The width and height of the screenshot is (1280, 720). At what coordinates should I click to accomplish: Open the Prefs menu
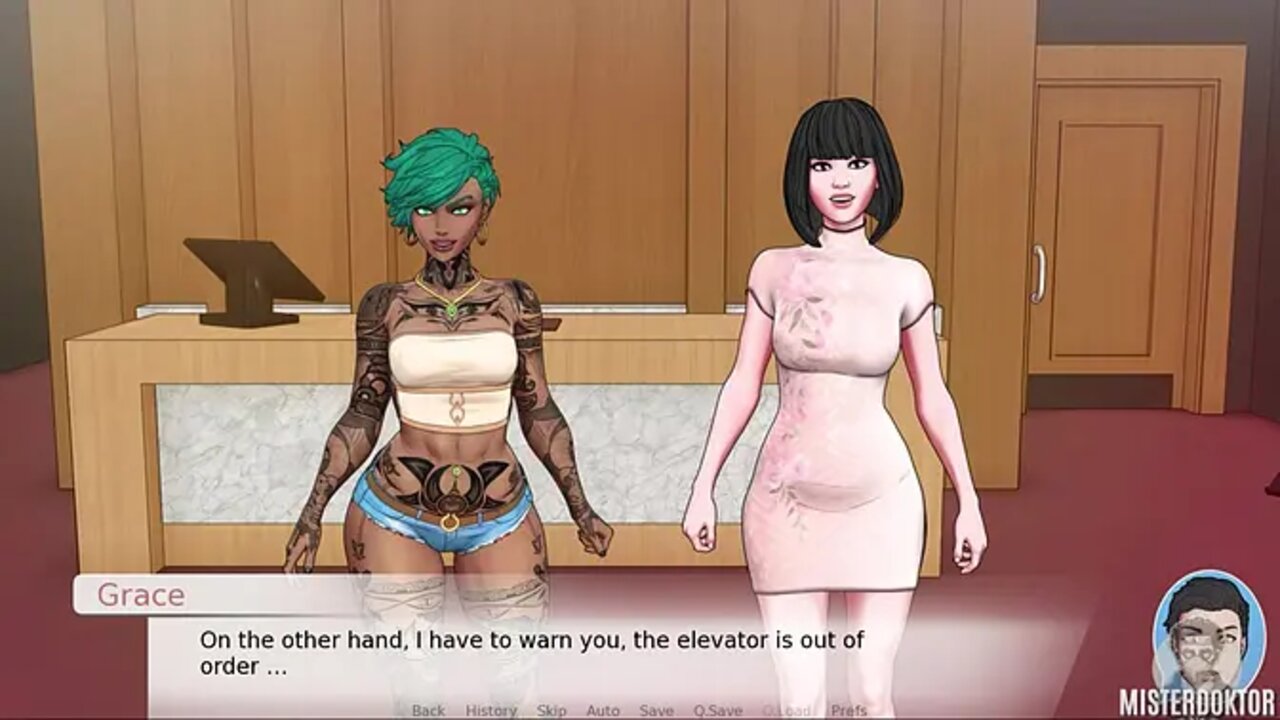[x=847, y=710]
